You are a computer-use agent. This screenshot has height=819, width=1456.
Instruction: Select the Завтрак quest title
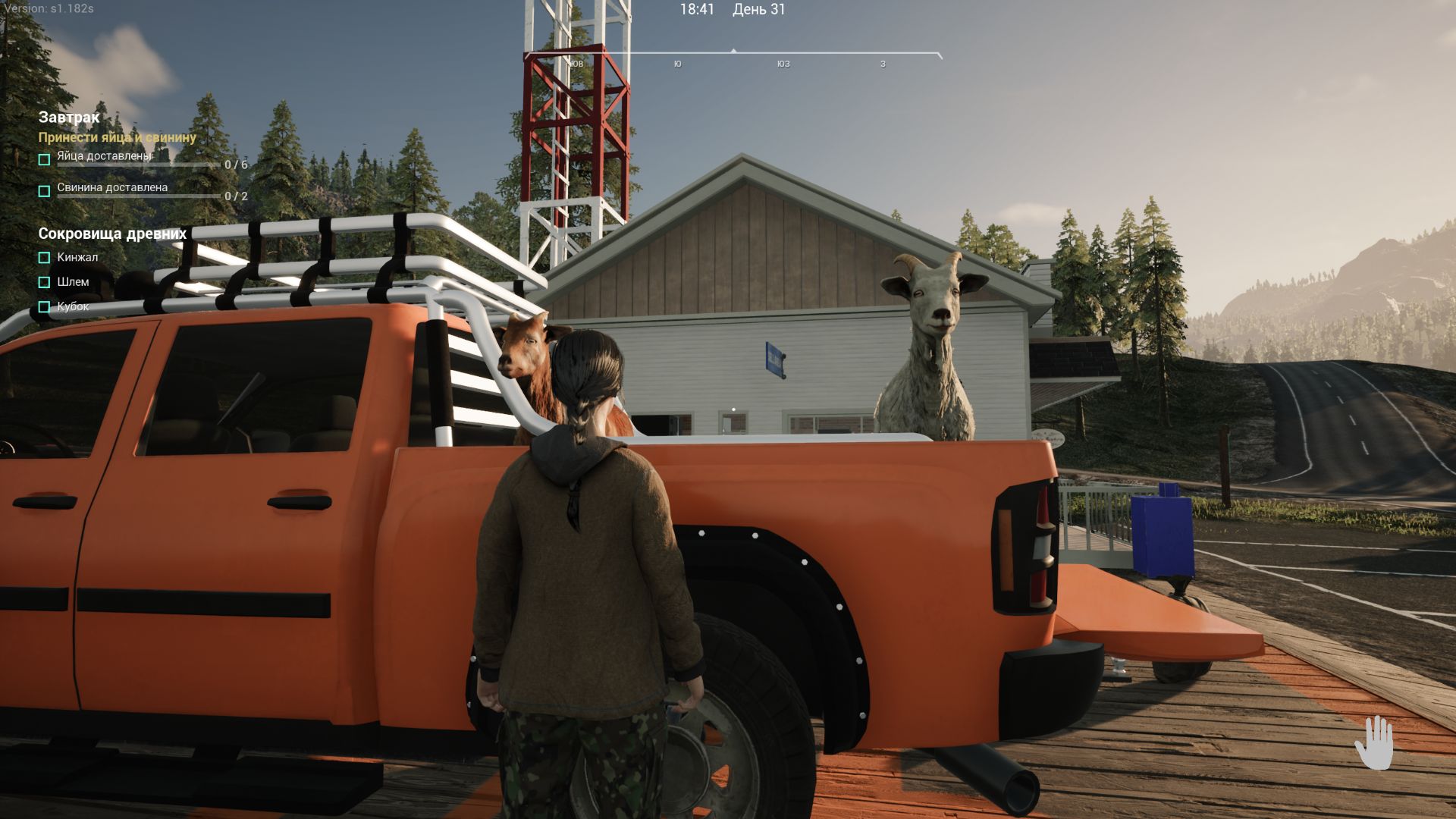click(69, 118)
